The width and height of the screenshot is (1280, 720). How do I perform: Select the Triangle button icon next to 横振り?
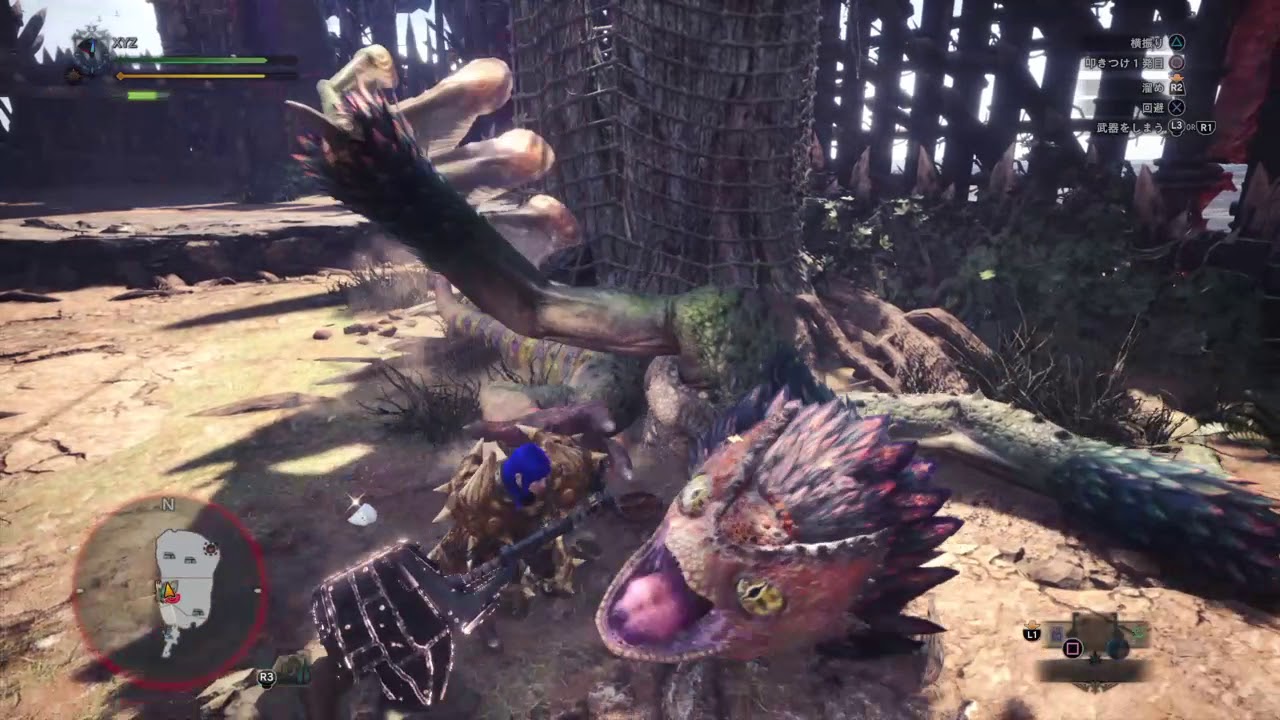(1176, 44)
